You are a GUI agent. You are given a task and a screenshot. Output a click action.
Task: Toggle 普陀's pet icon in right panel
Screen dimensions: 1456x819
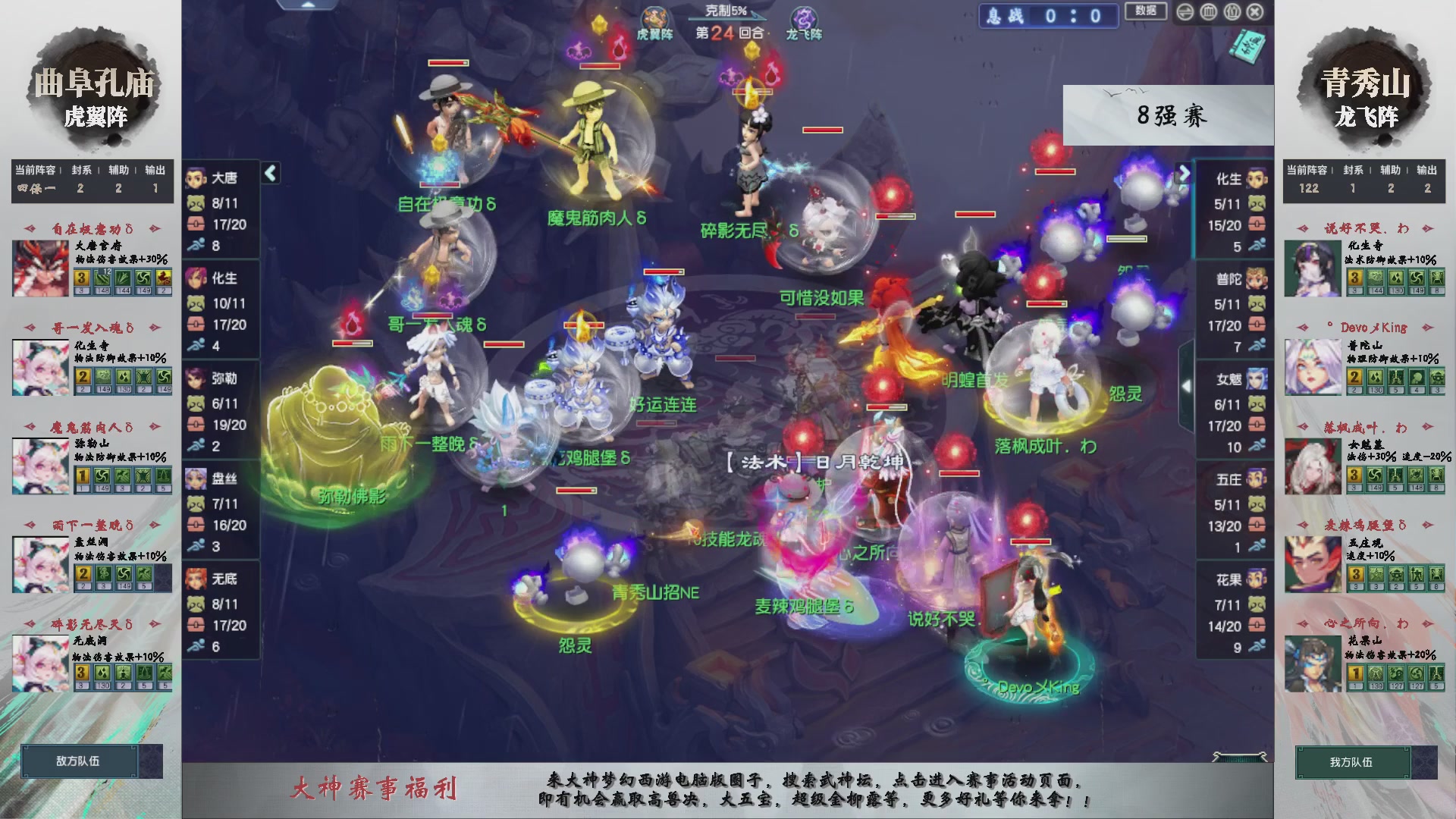[x=1256, y=305]
